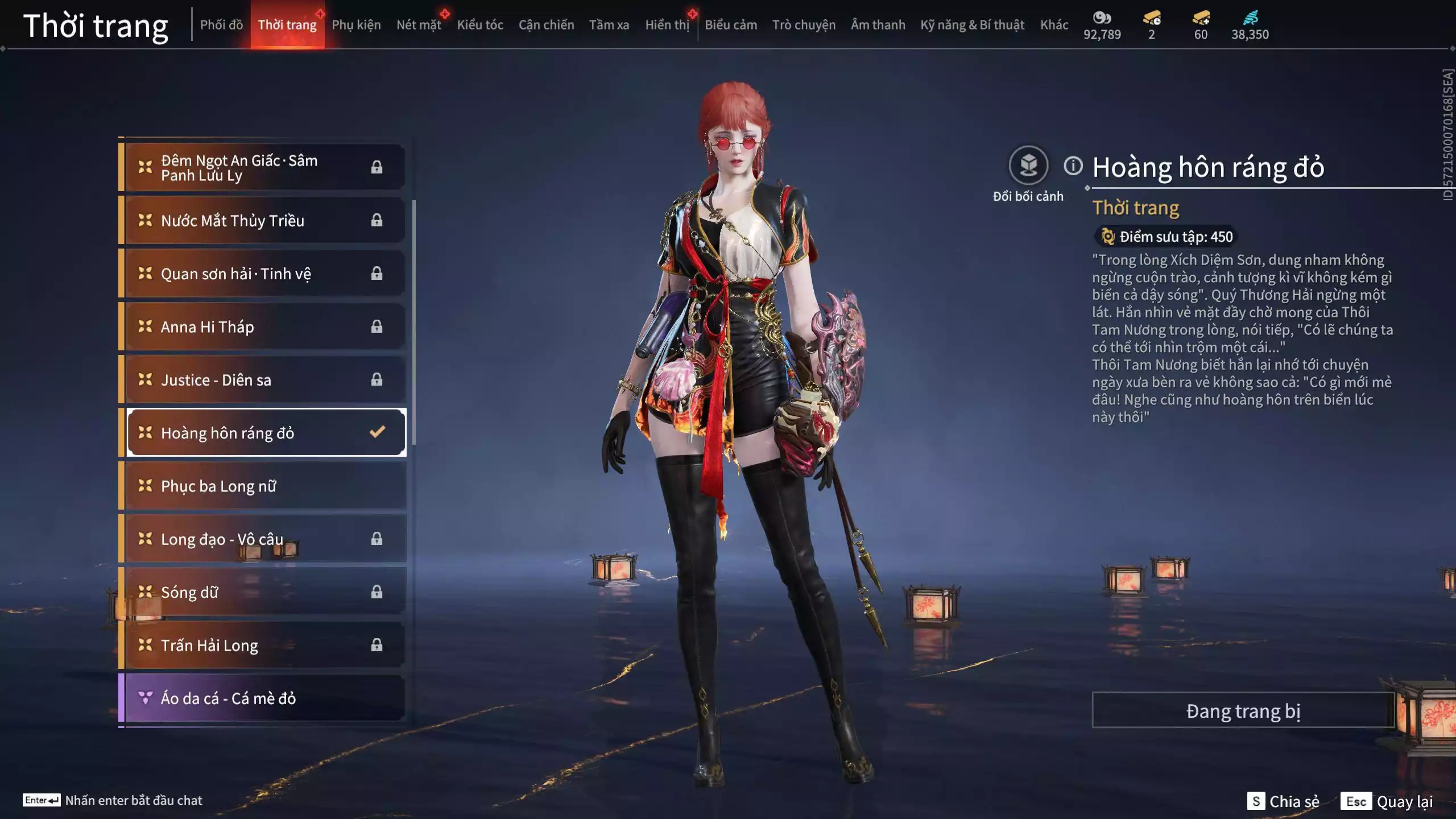Click the Đang trang bị button
This screenshot has height=819, width=1456.
tap(1243, 711)
